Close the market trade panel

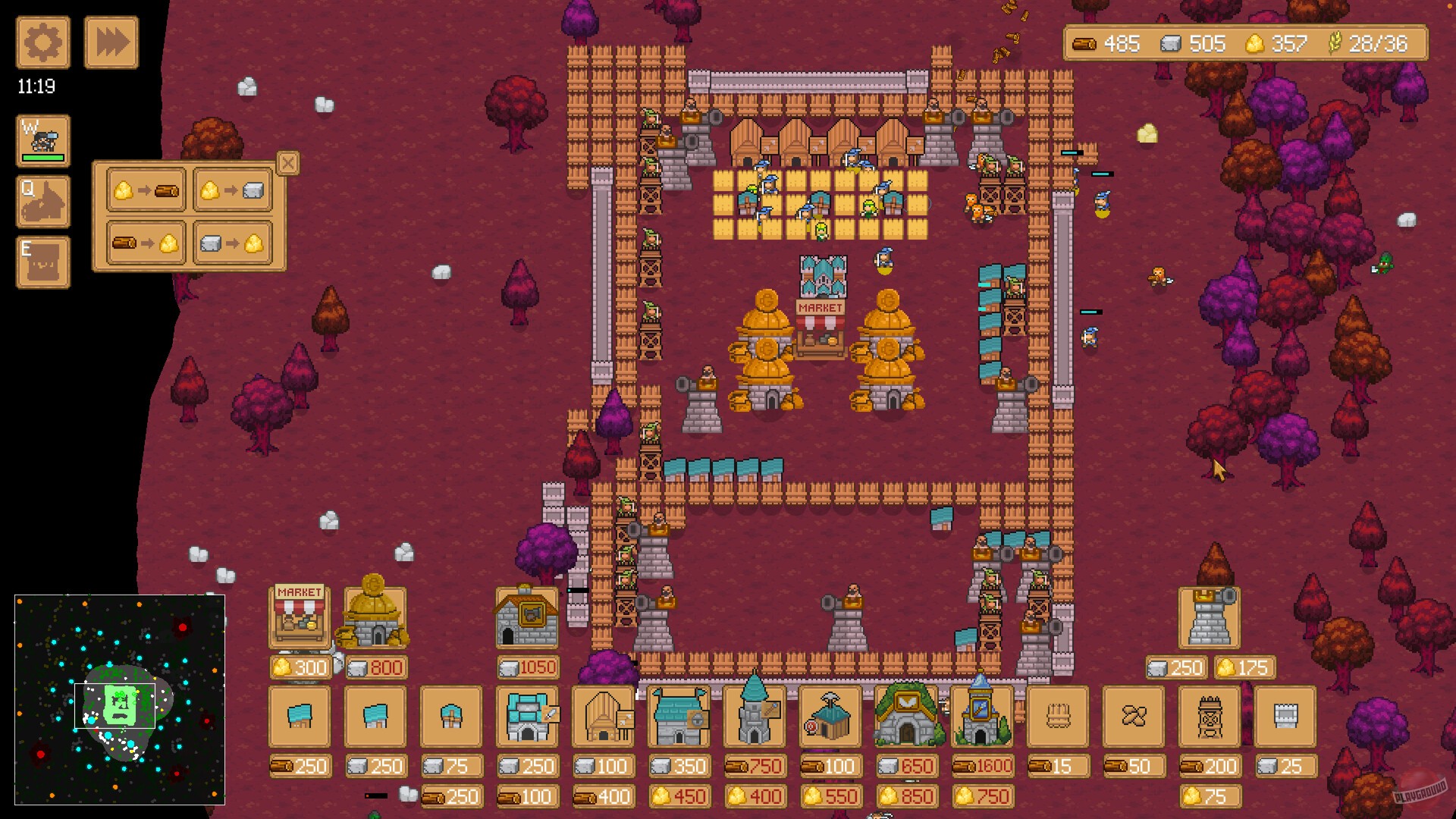click(x=287, y=164)
